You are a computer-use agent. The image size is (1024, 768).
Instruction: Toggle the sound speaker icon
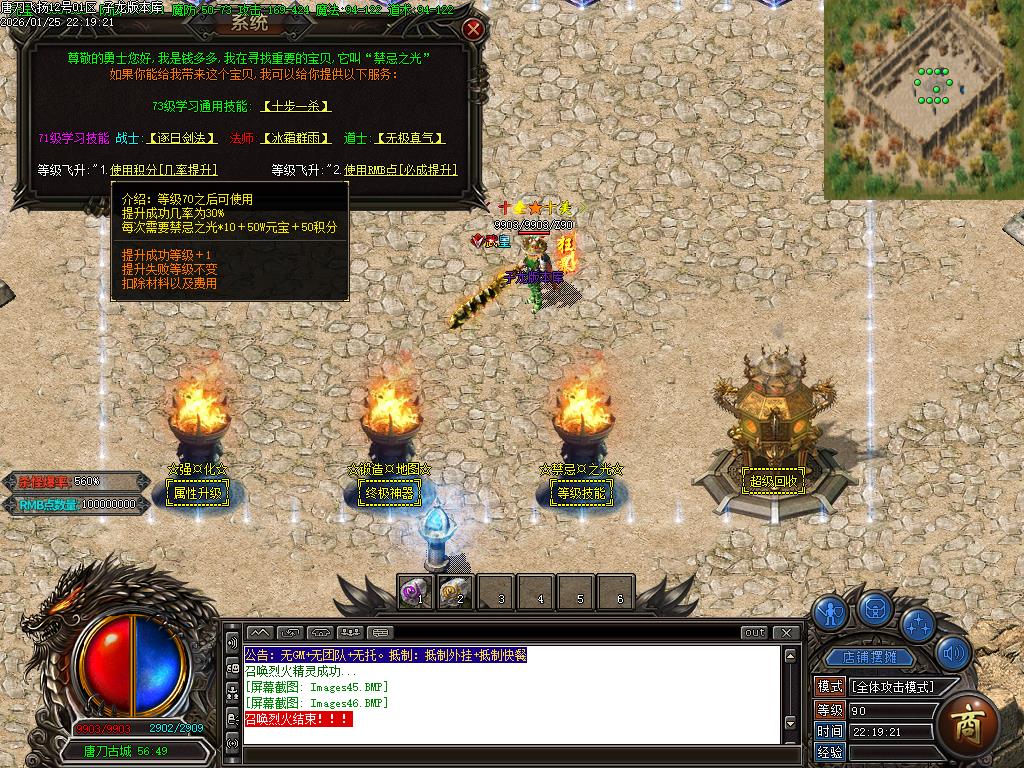tap(953, 655)
